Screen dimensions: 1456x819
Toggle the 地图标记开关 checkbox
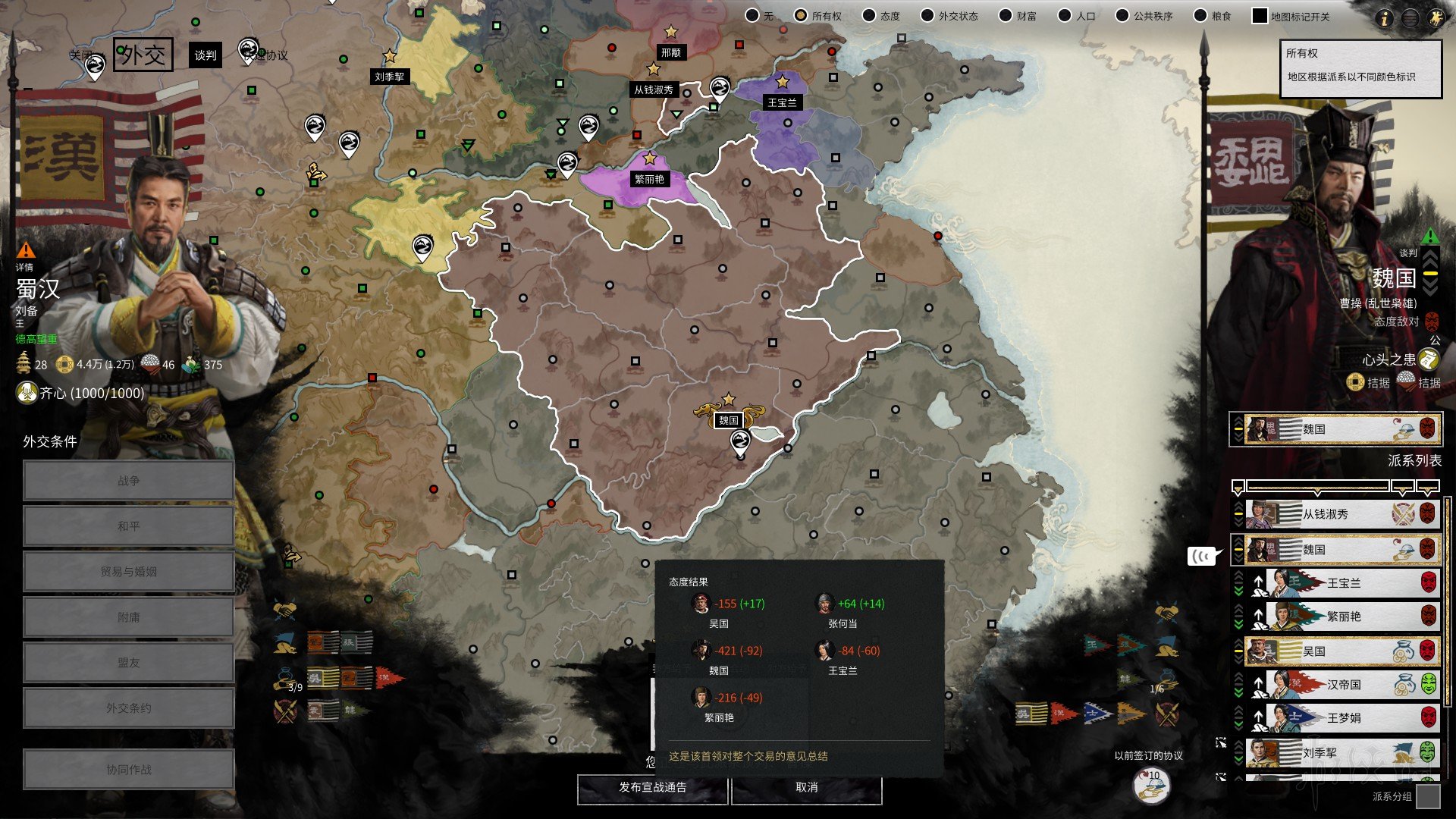tap(1260, 16)
